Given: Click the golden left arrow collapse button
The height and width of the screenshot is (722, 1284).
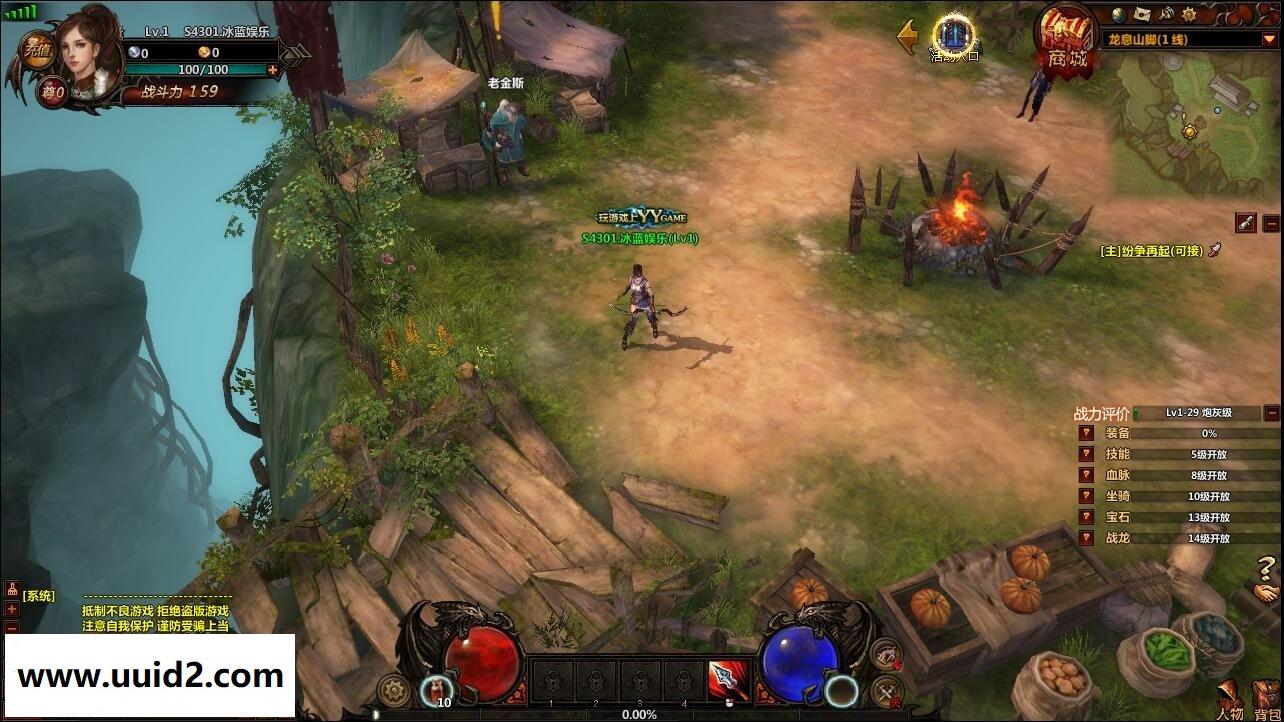Looking at the screenshot, I should click(x=908, y=37).
